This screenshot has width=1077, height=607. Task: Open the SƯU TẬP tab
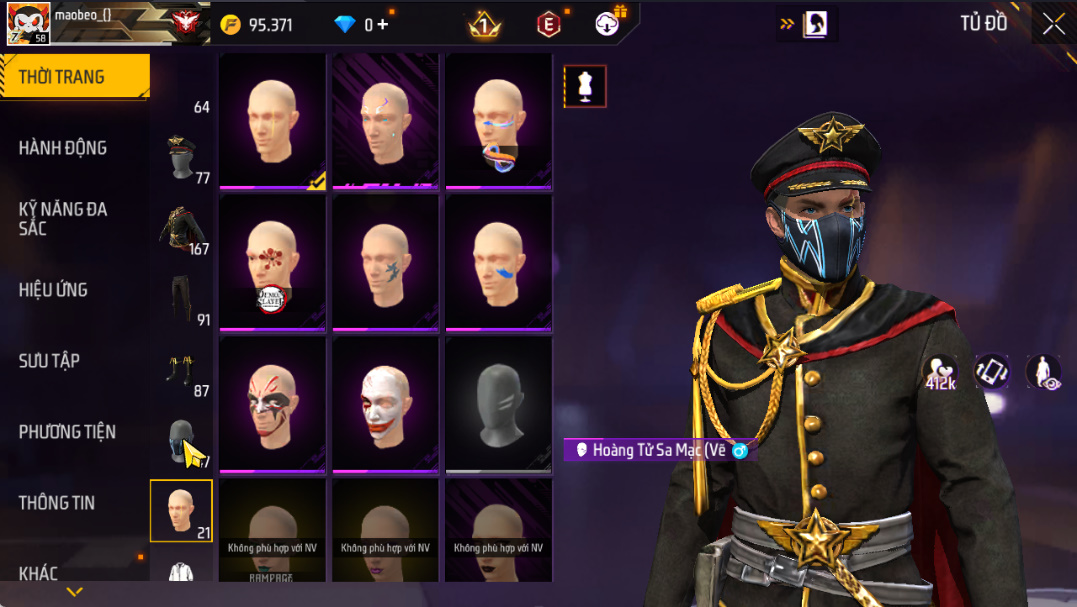click(49, 361)
